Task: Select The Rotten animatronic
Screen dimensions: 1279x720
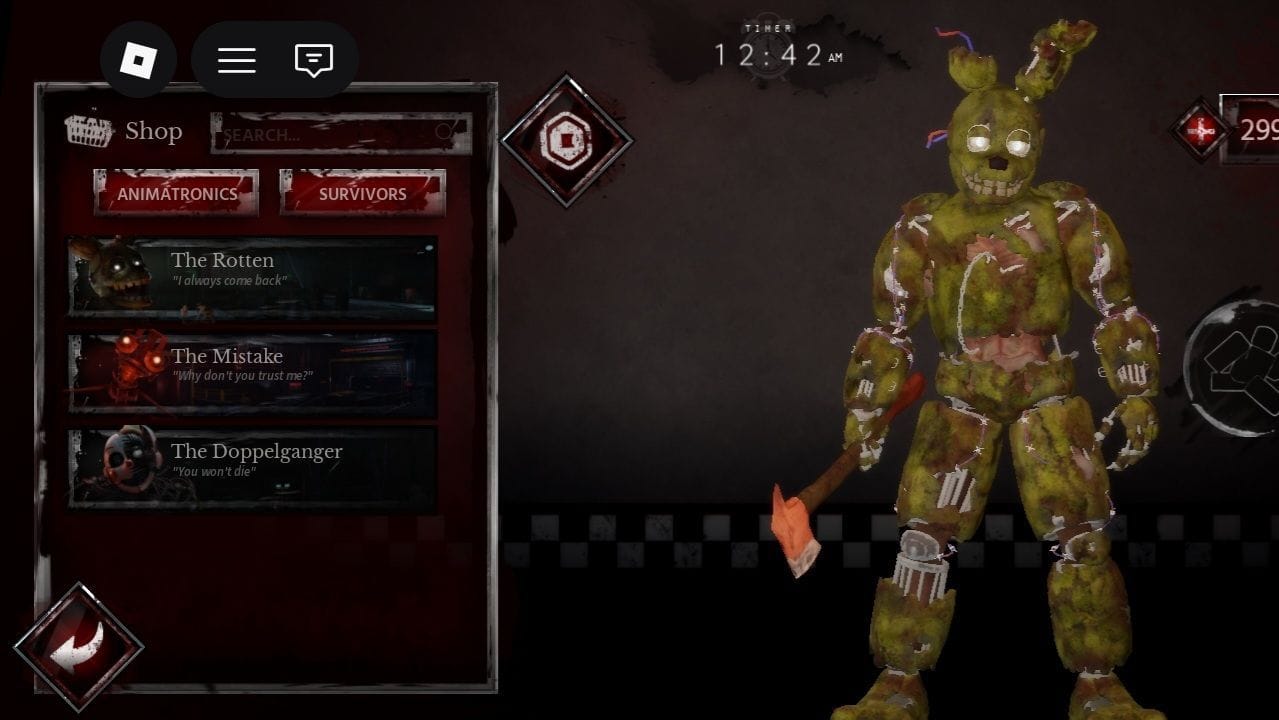Action: point(252,278)
